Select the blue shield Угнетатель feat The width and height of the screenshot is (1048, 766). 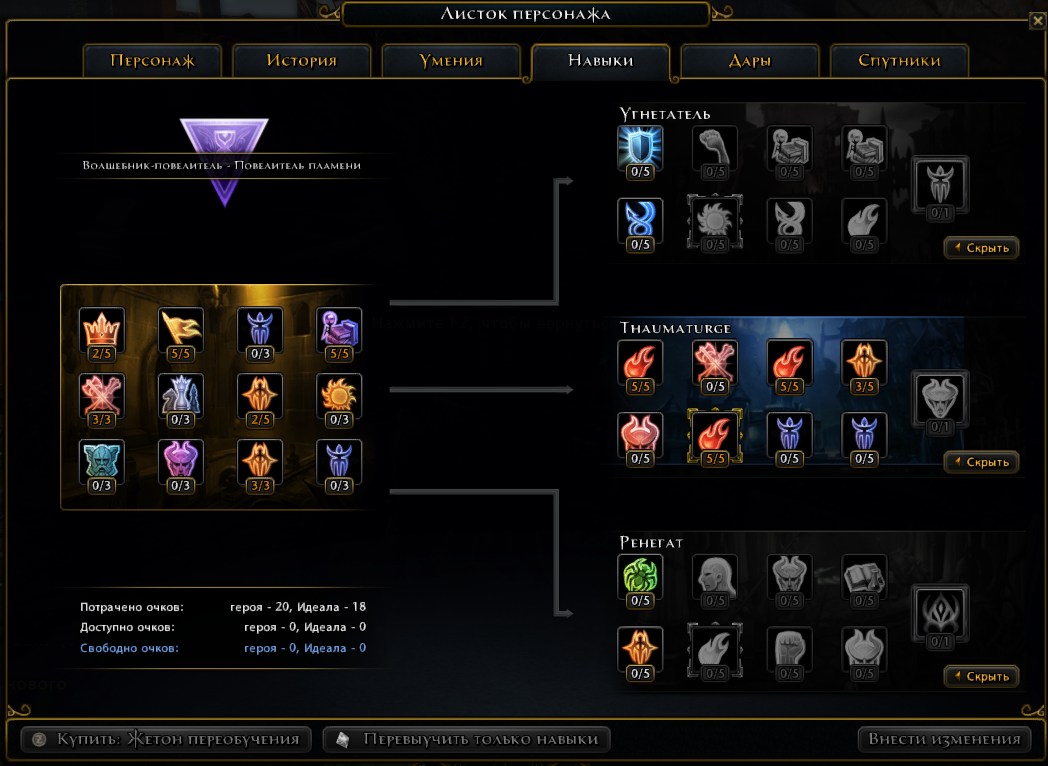pos(640,148)
